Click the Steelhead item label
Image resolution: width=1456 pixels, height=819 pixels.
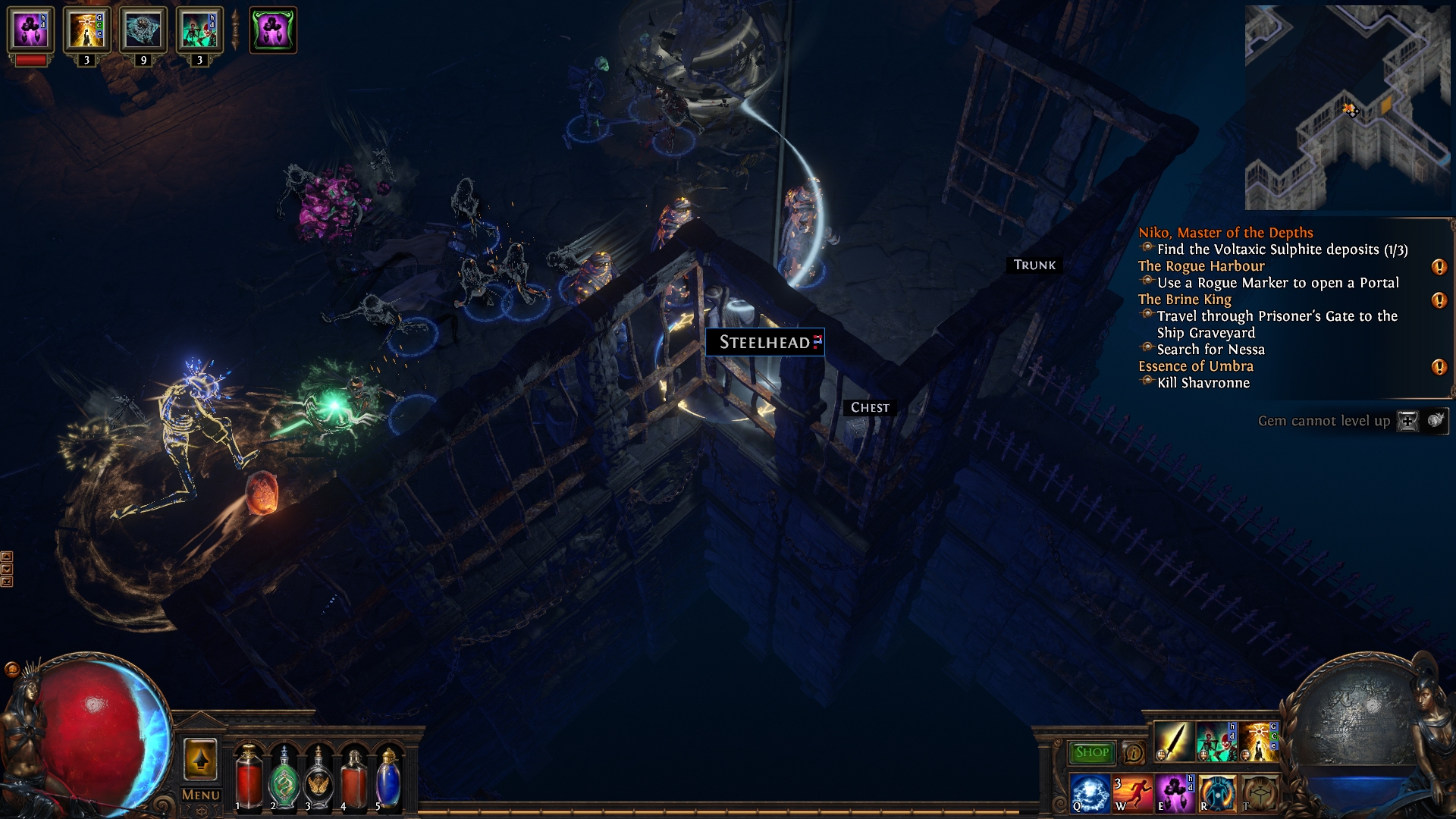764,343
